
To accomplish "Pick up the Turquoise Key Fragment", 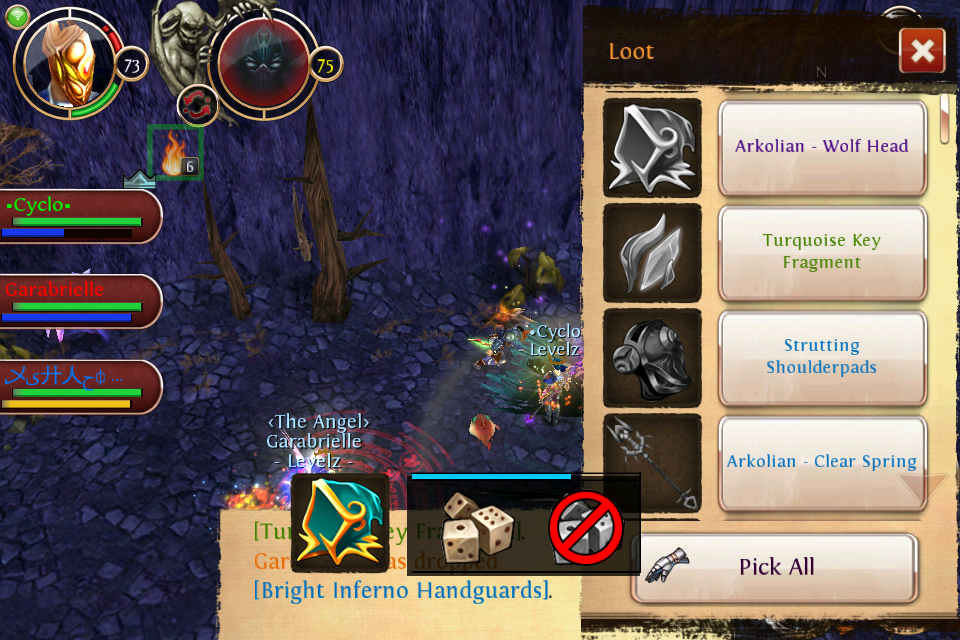I will pos(822,252).
